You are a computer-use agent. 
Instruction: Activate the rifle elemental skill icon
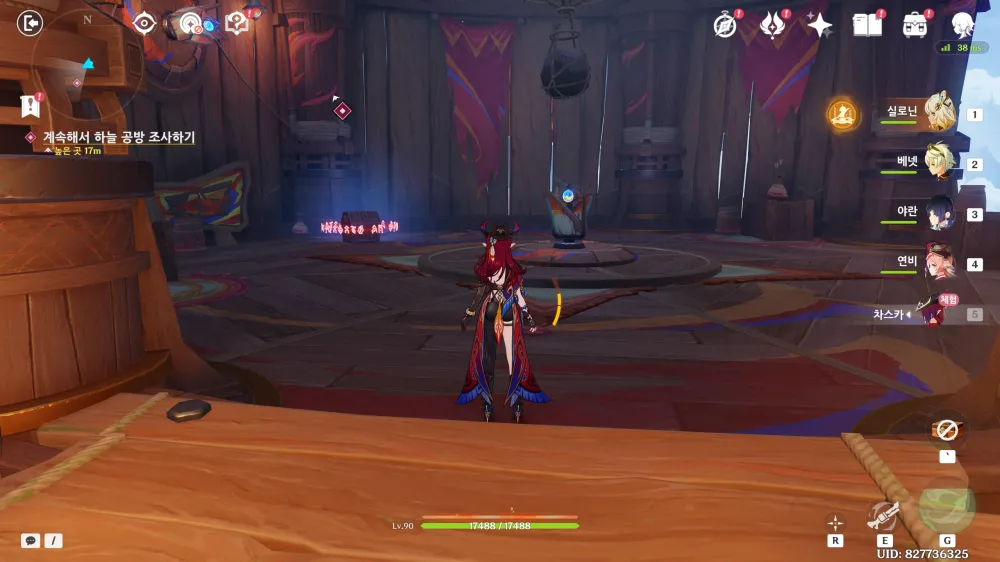click(884, 514)
